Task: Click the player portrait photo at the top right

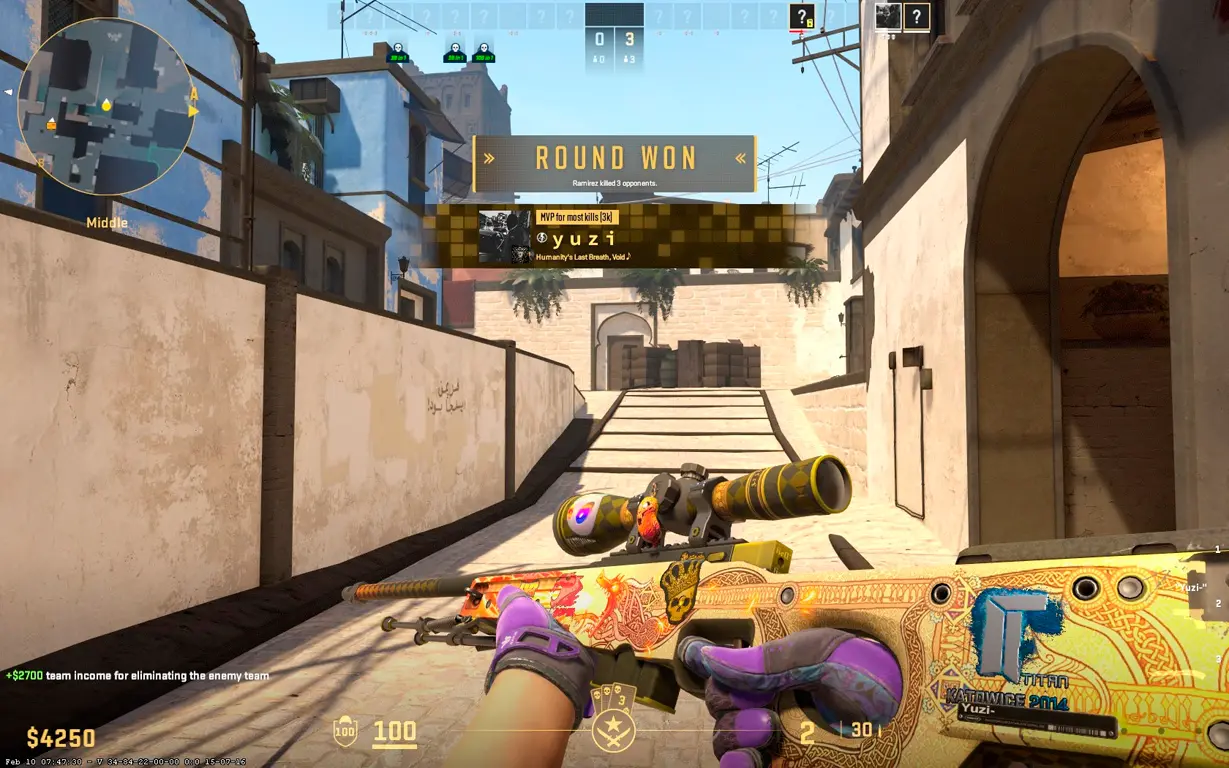Action: point(888,16)
